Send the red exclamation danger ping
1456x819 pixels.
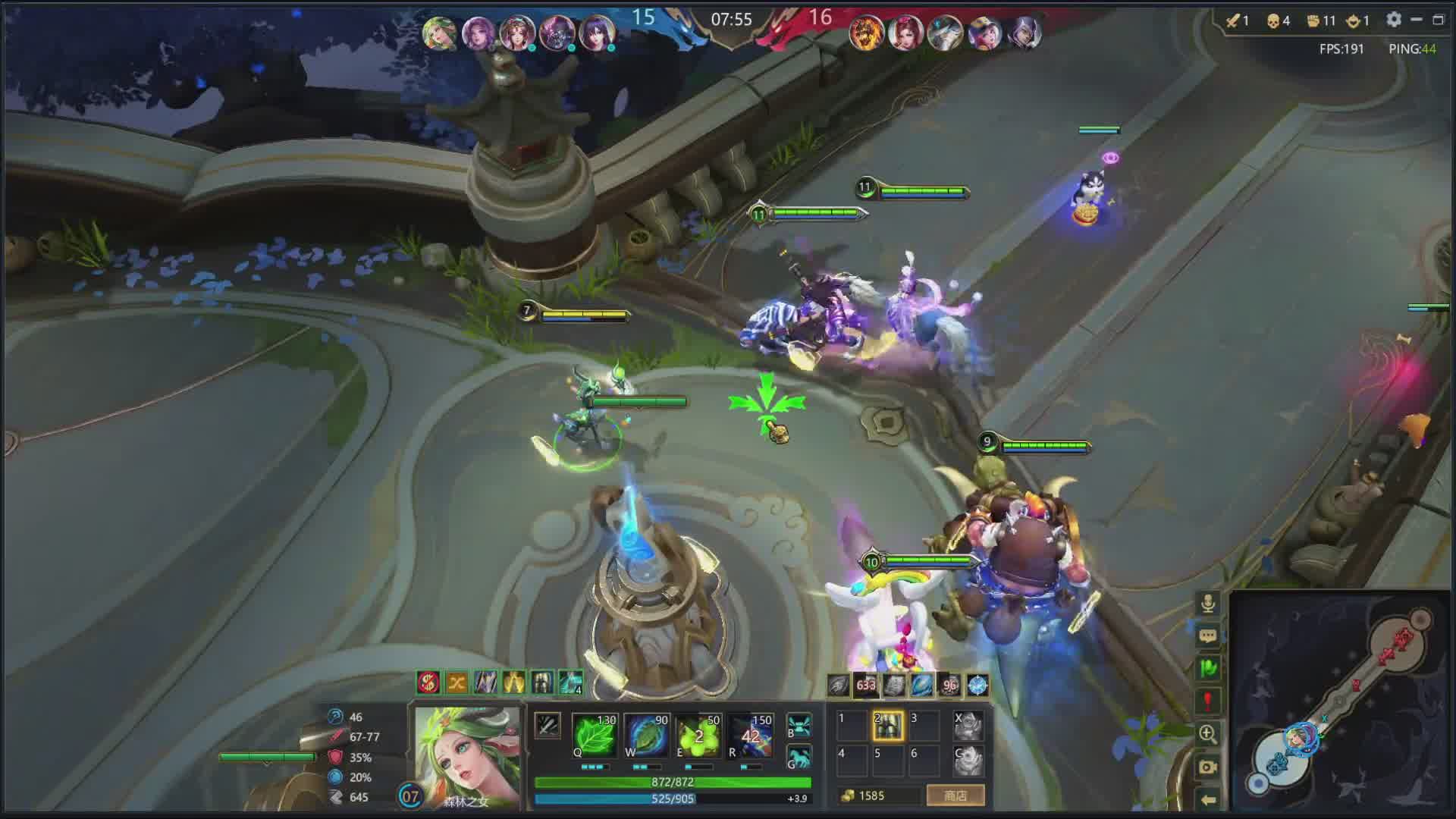click(x=1208, y=701)
